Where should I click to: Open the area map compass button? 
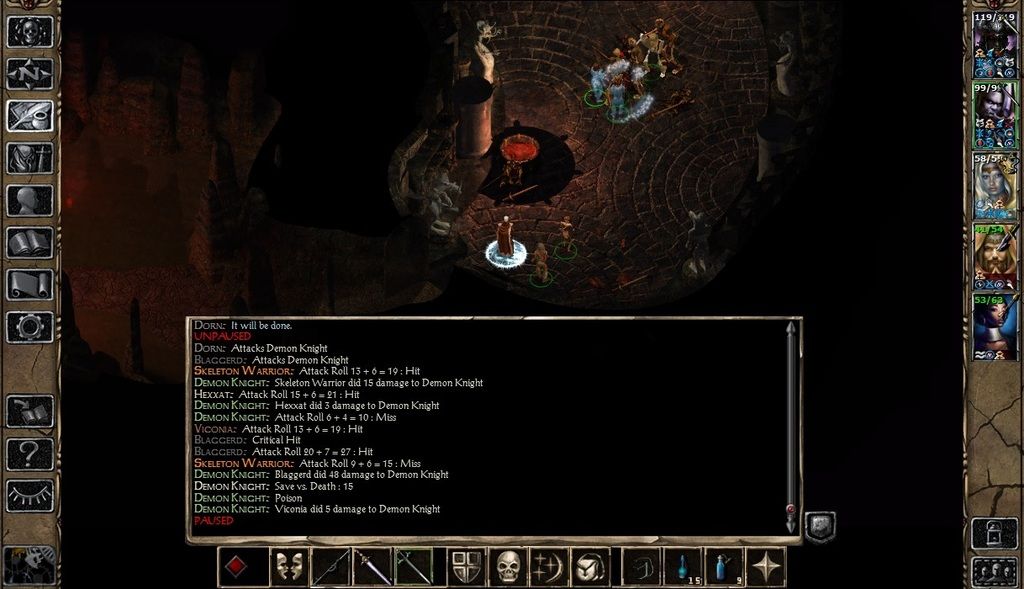30,73
